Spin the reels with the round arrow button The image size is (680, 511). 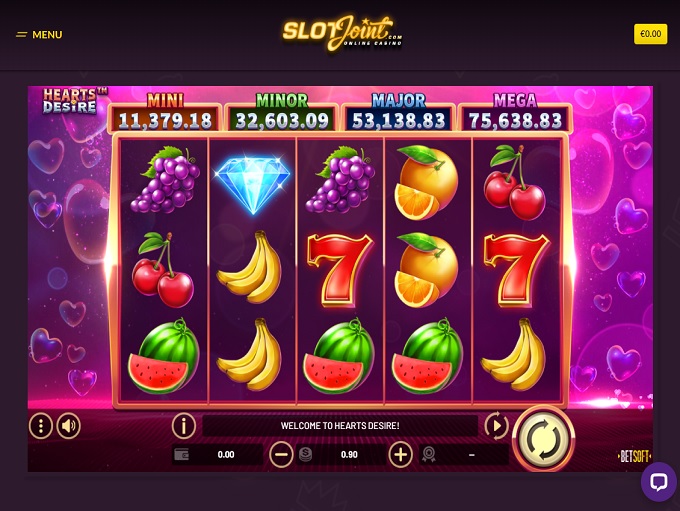542,437
